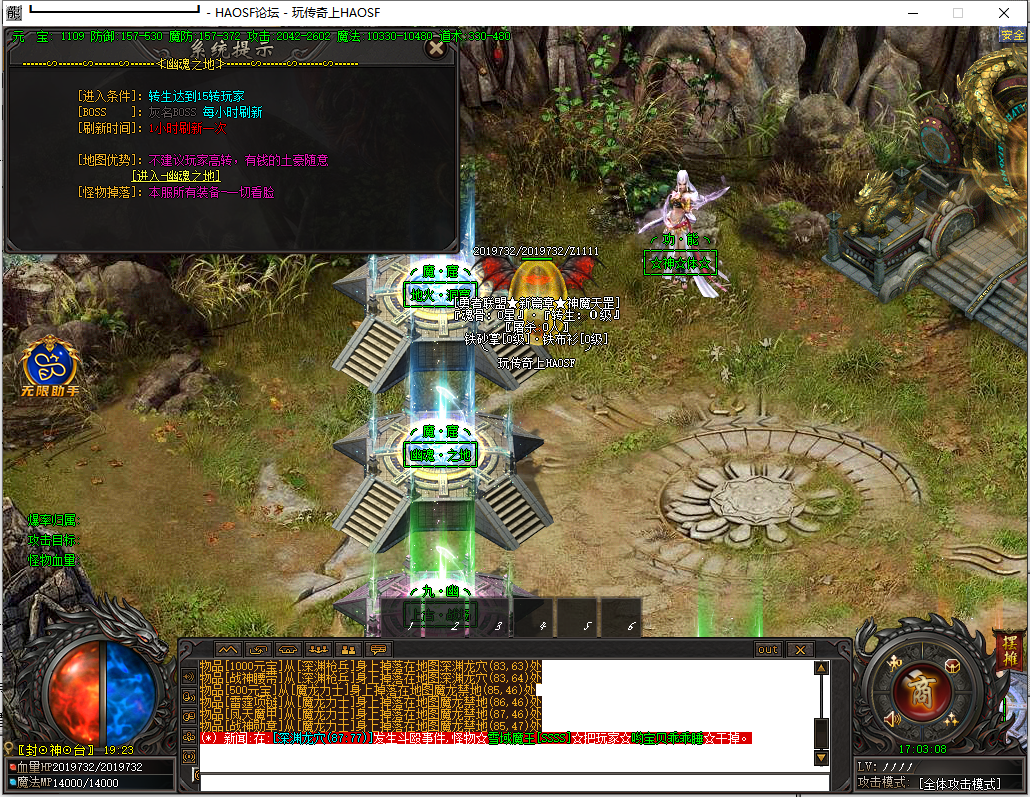Select the speech bubble chat tab
1030x797 pixels.
379,649
